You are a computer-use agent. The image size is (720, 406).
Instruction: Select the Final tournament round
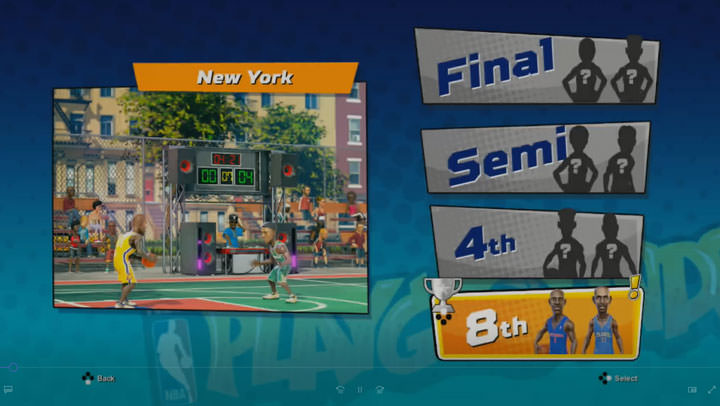536,67
